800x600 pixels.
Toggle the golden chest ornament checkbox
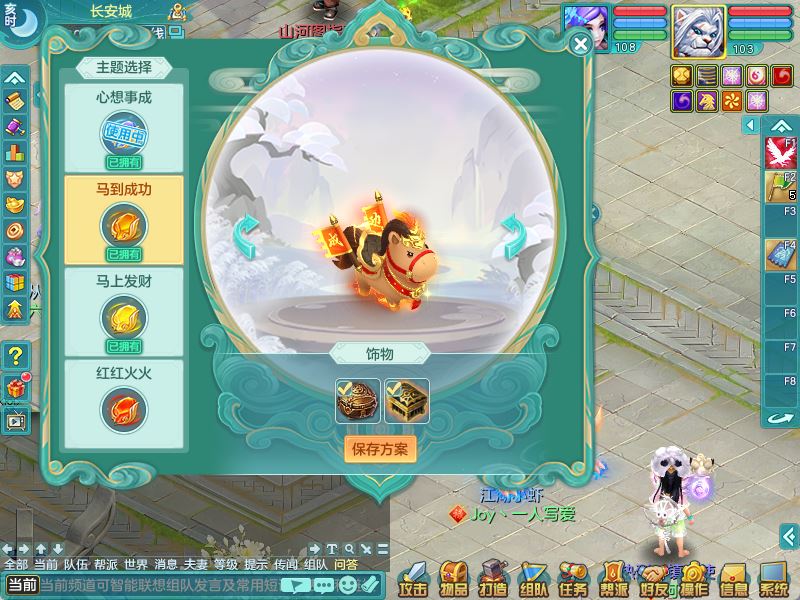pos(407,400)
